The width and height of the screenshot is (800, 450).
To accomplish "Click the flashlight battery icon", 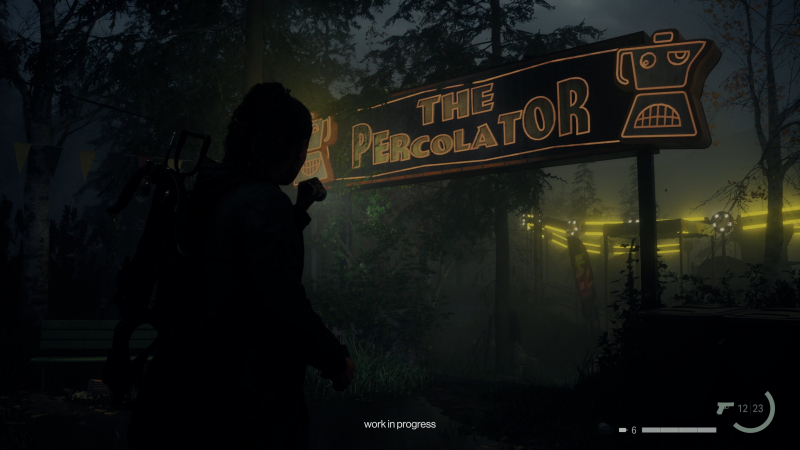I will pos(622,430).
